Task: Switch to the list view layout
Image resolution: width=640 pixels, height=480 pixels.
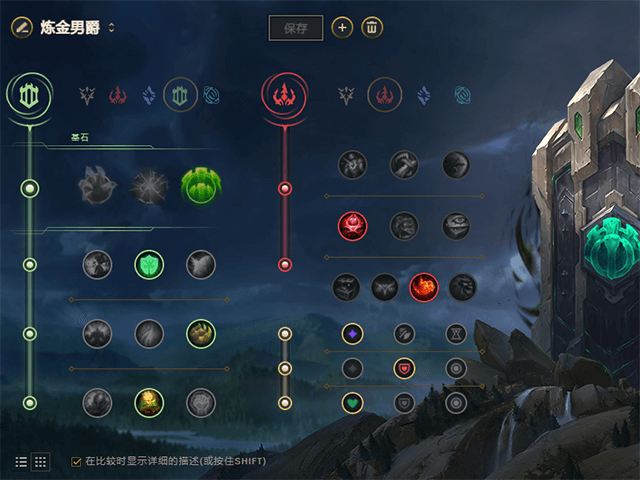Action: pos(22,461)
